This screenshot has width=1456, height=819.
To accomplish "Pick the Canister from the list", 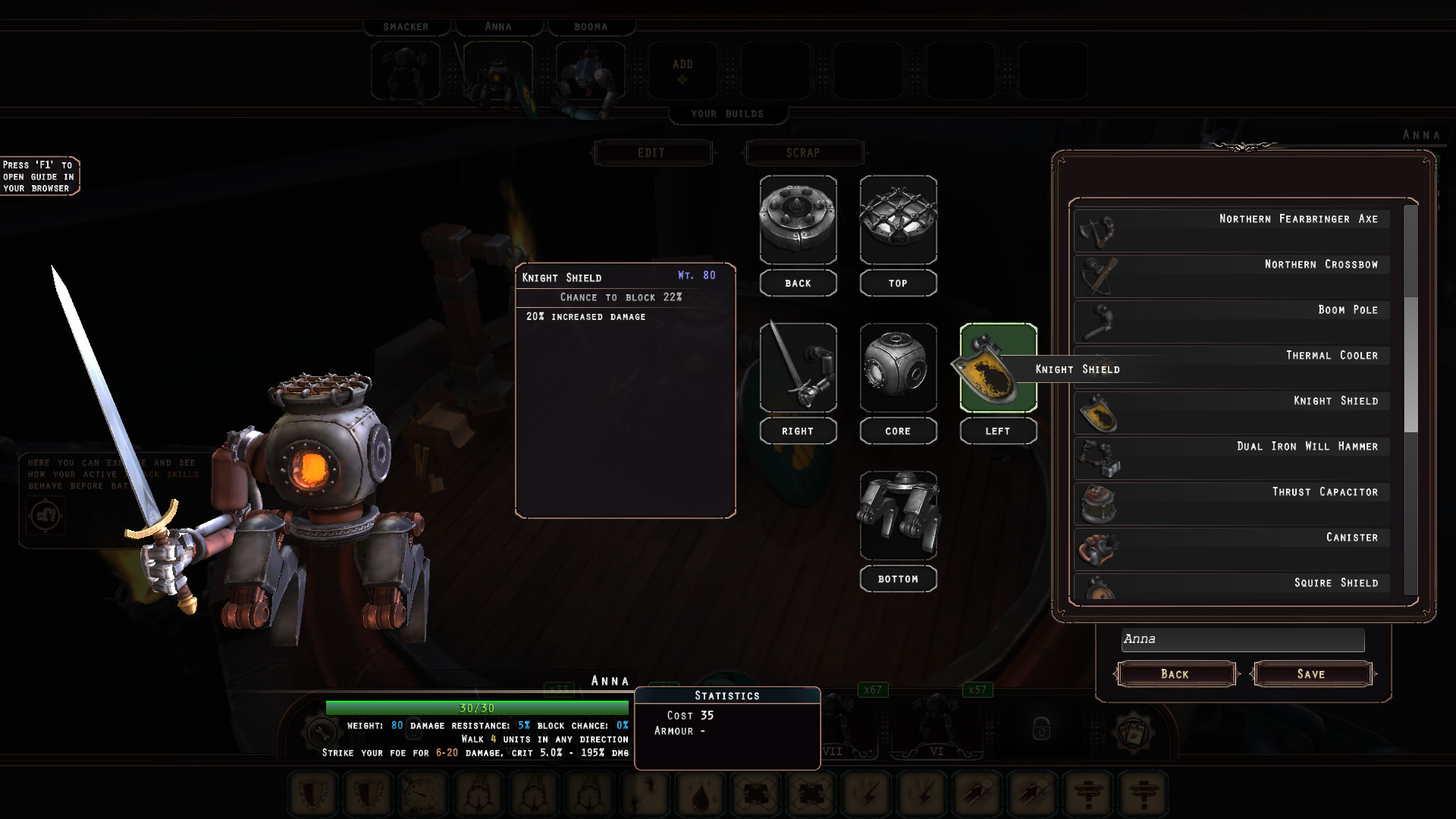I will point(1232,548).
